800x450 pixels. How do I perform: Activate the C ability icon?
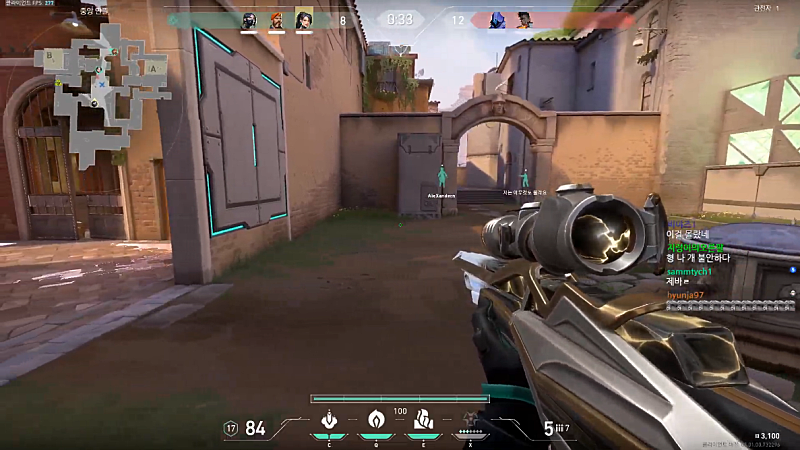[x=328, y=420]
